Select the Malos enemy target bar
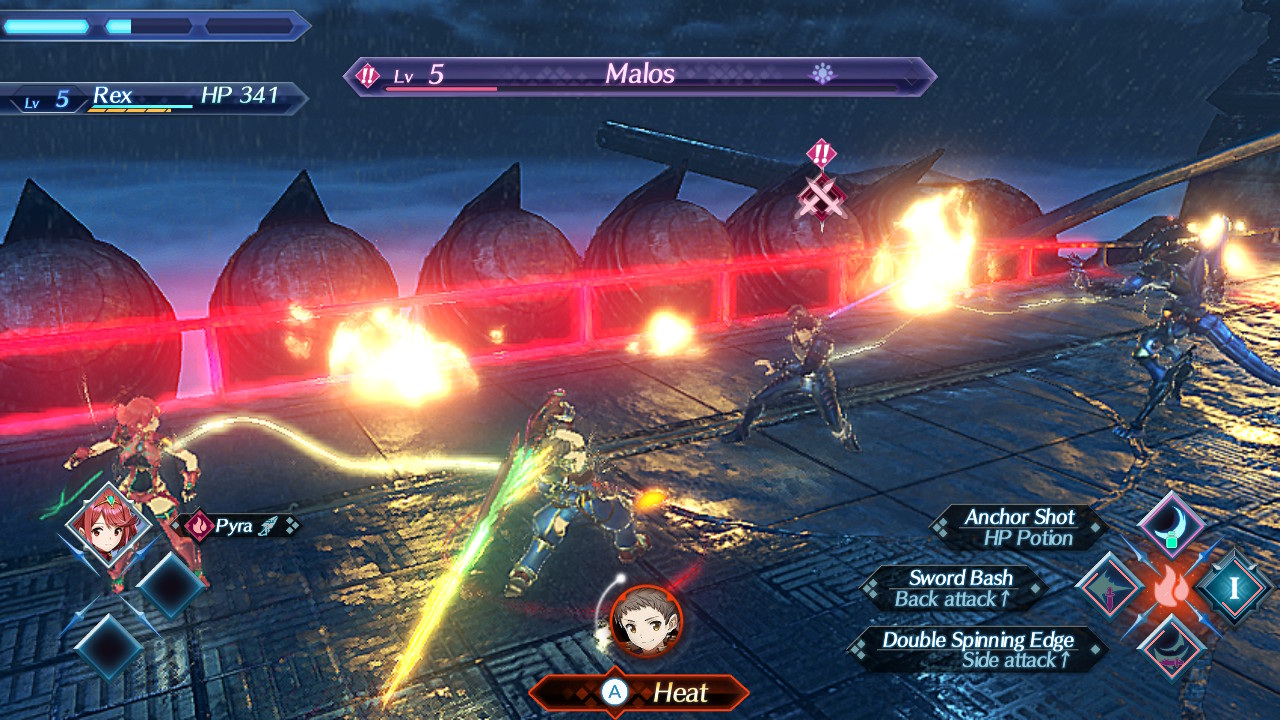 640,76
